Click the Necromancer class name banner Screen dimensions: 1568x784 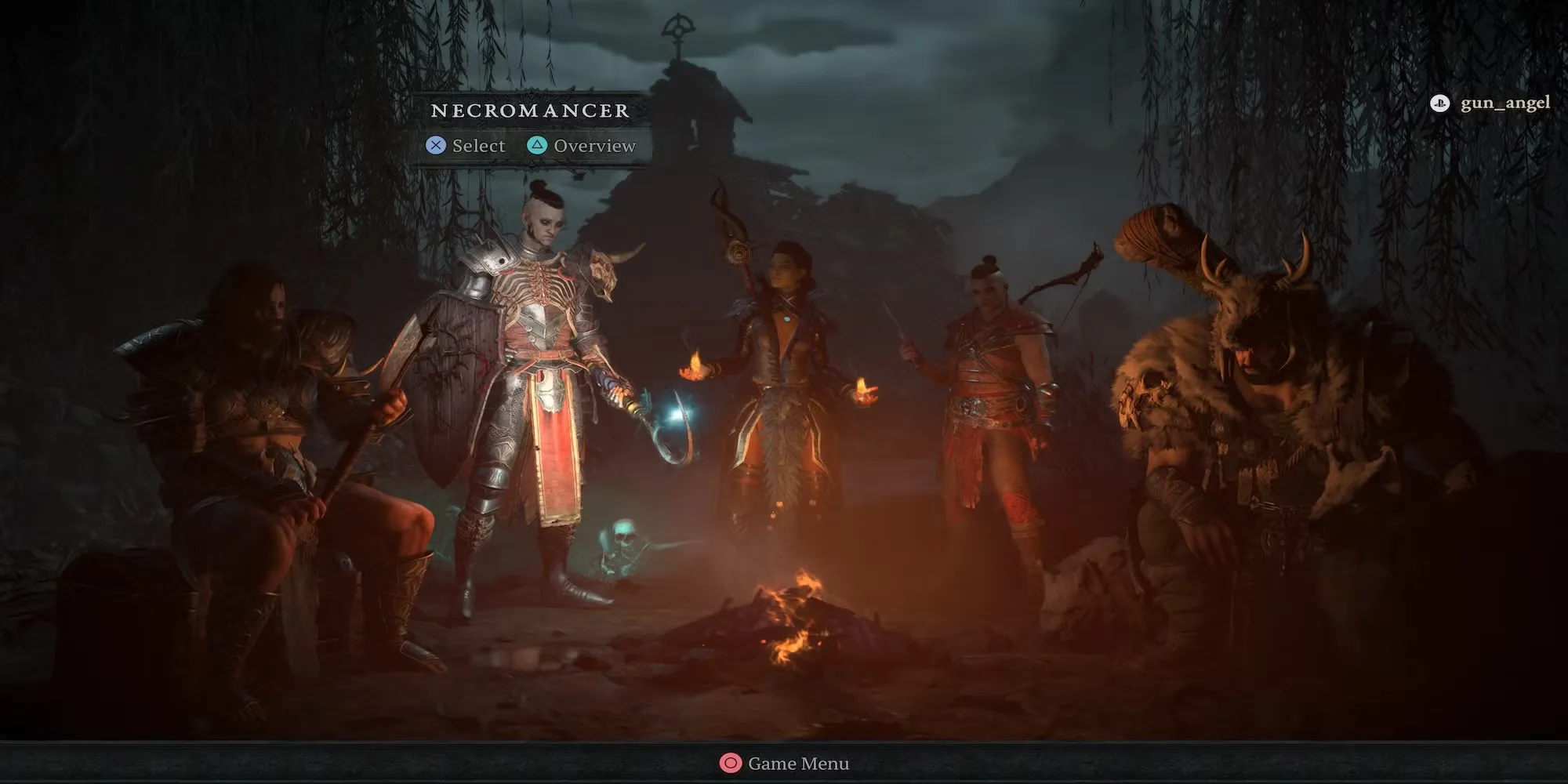pyautogui.click(x=530, y=111)
